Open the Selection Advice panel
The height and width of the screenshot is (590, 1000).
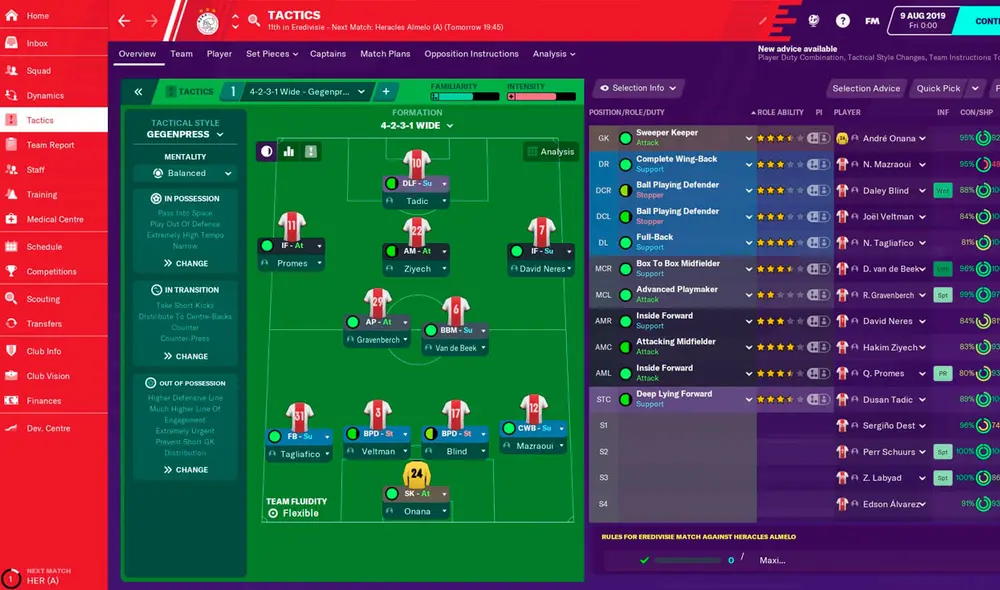(866, 88)
